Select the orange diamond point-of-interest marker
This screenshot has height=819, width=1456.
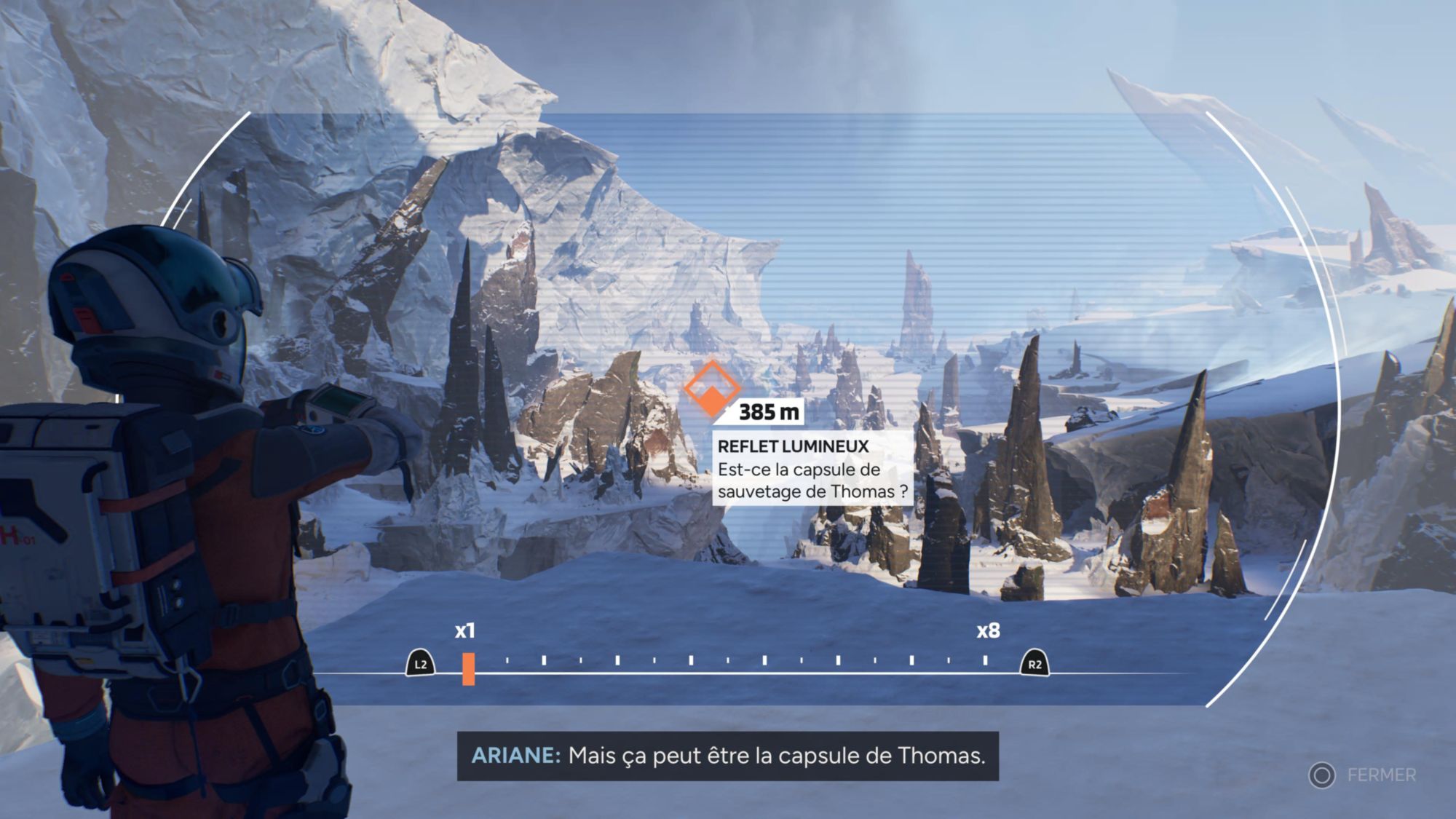(x=711, y=389)
